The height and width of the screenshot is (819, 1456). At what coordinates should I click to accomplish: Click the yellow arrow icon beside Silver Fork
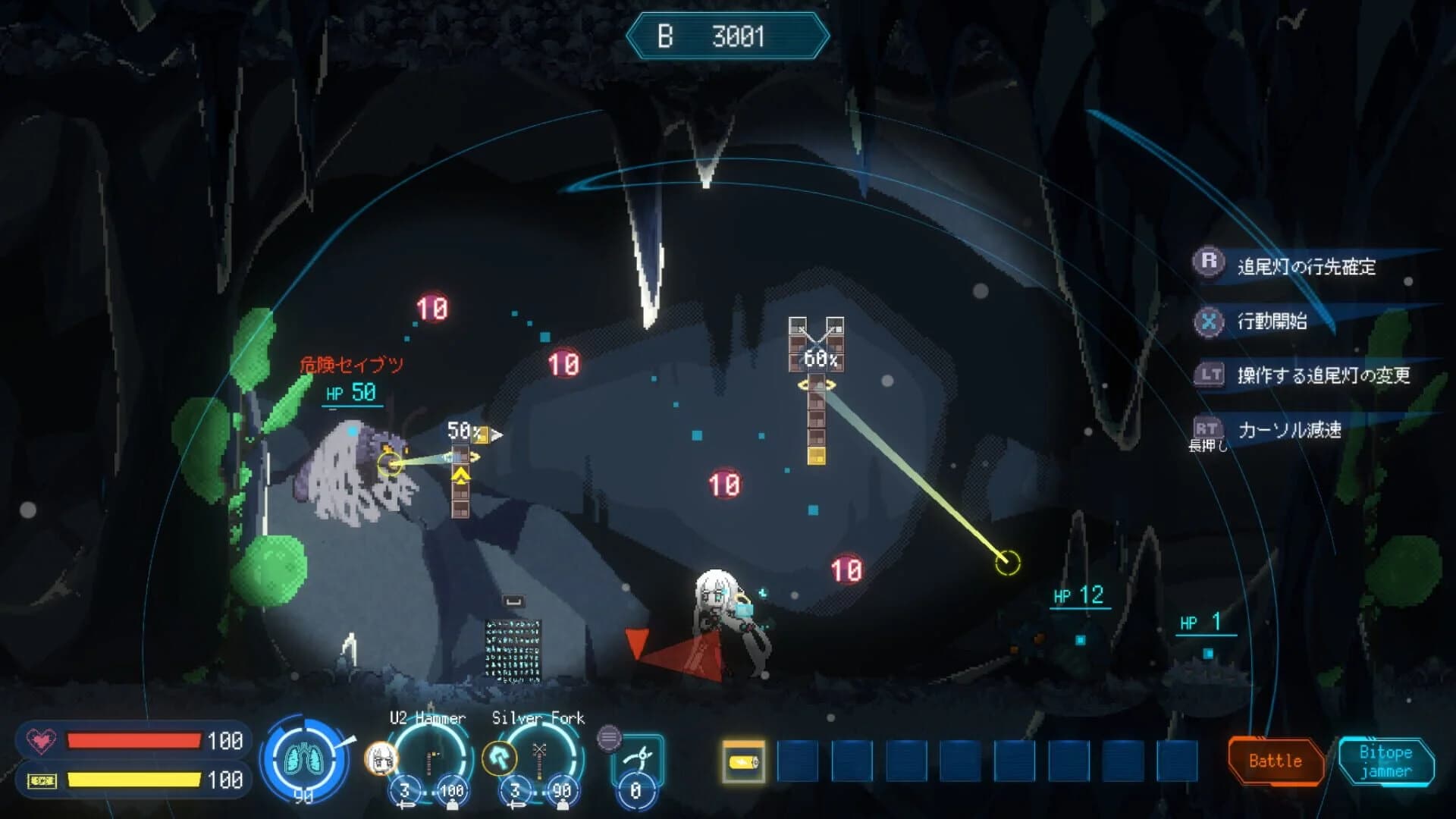pos(500,758)
